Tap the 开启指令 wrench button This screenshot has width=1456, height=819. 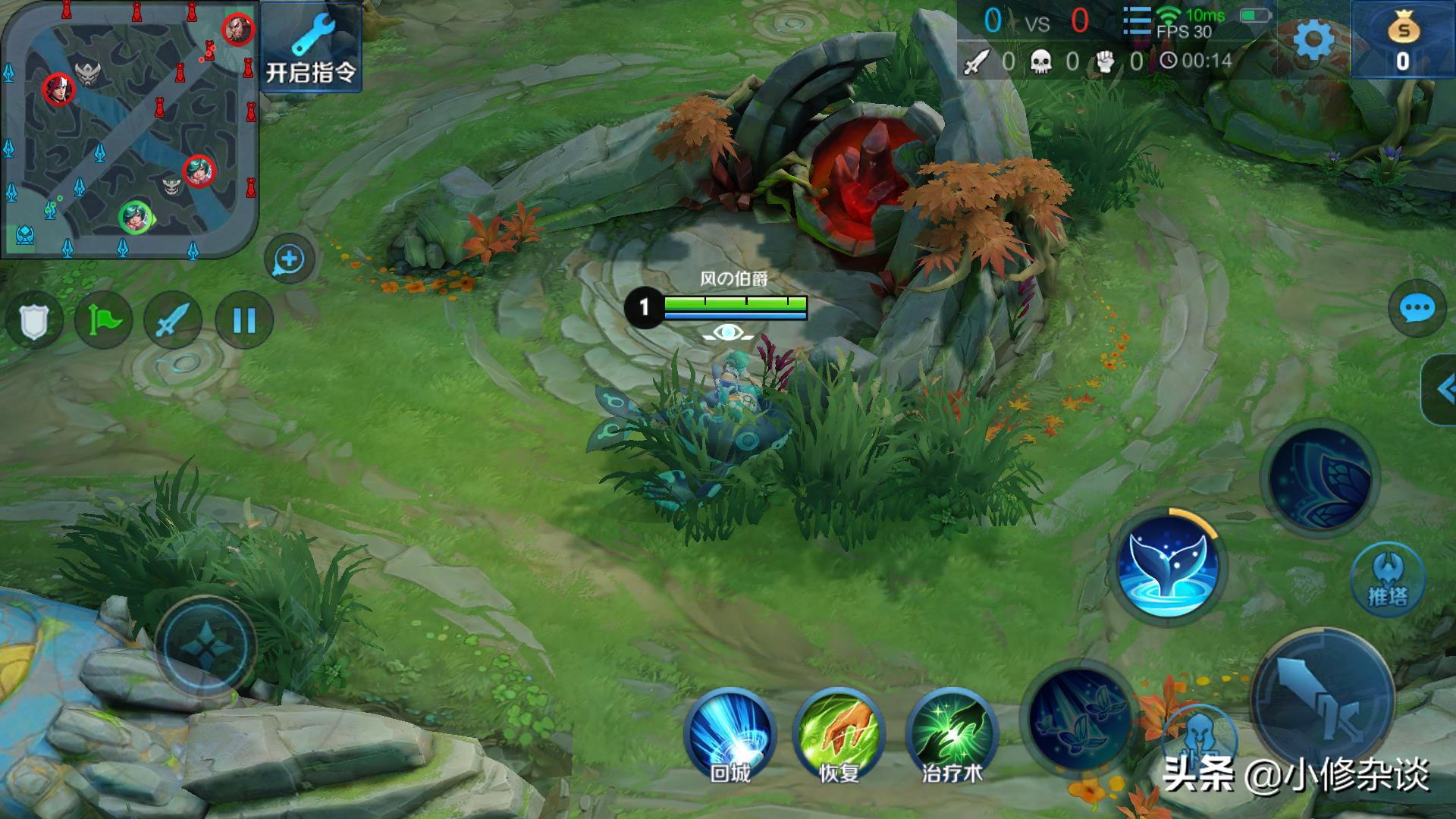(310, 47)
